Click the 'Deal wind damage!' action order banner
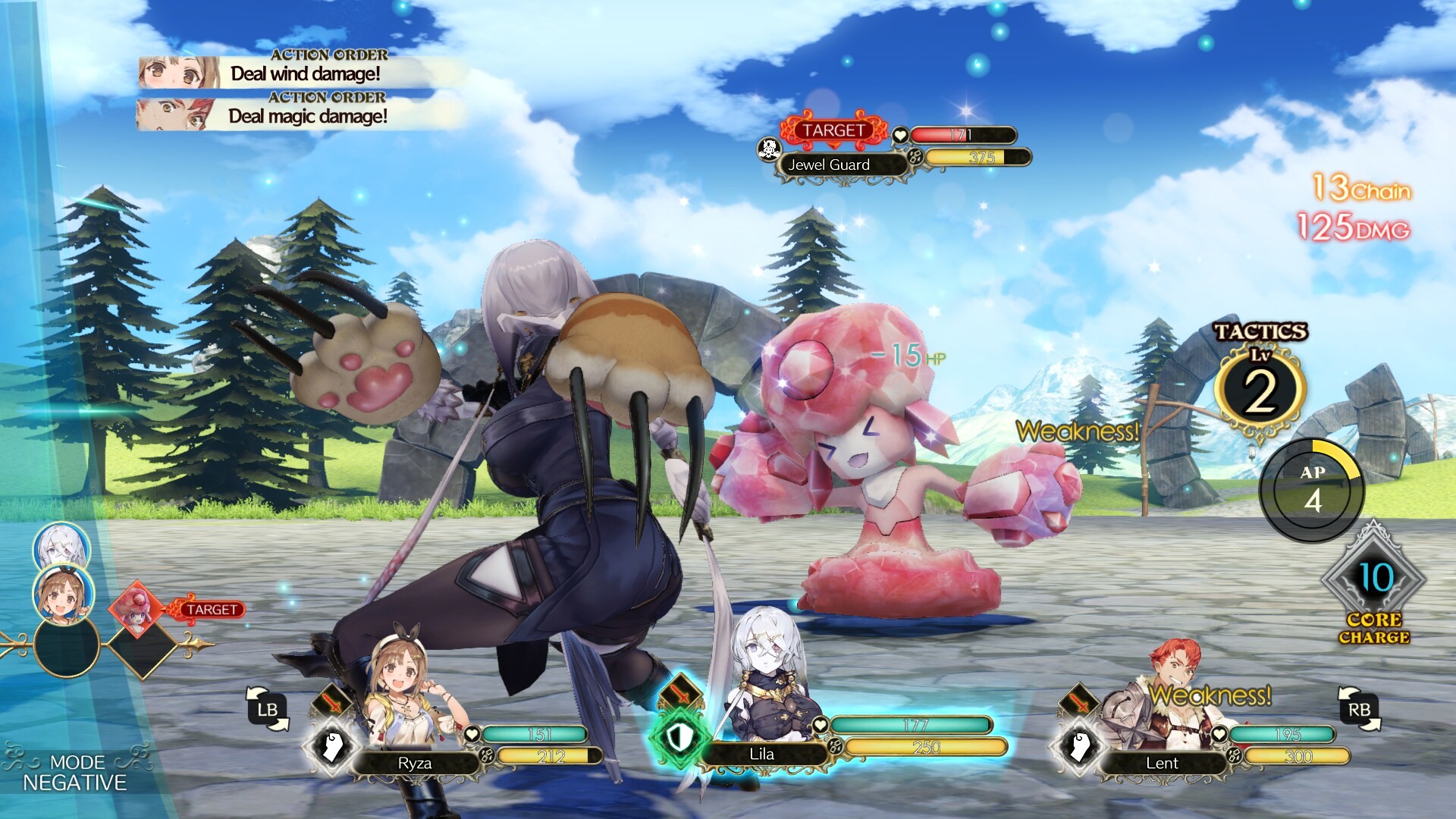Viewport: 1456px width, 819px height. [306, 74]
